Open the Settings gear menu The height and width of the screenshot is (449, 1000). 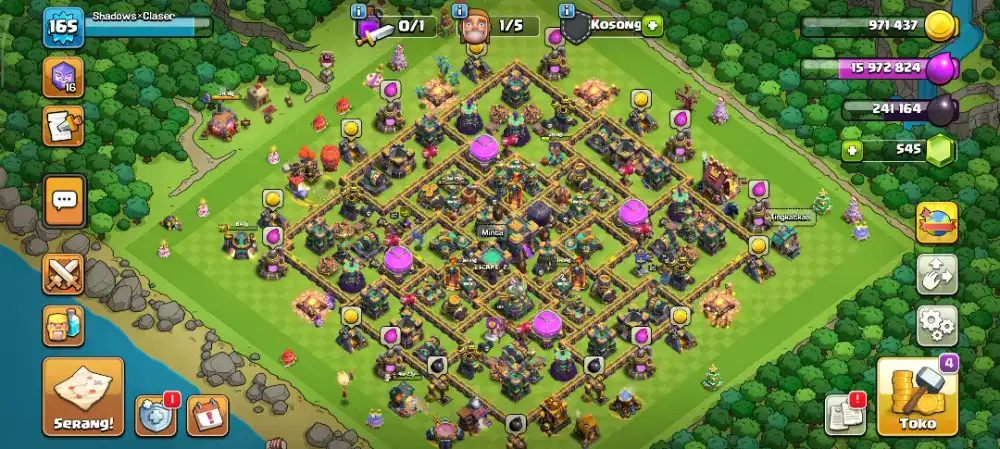[x=937, y=326]
